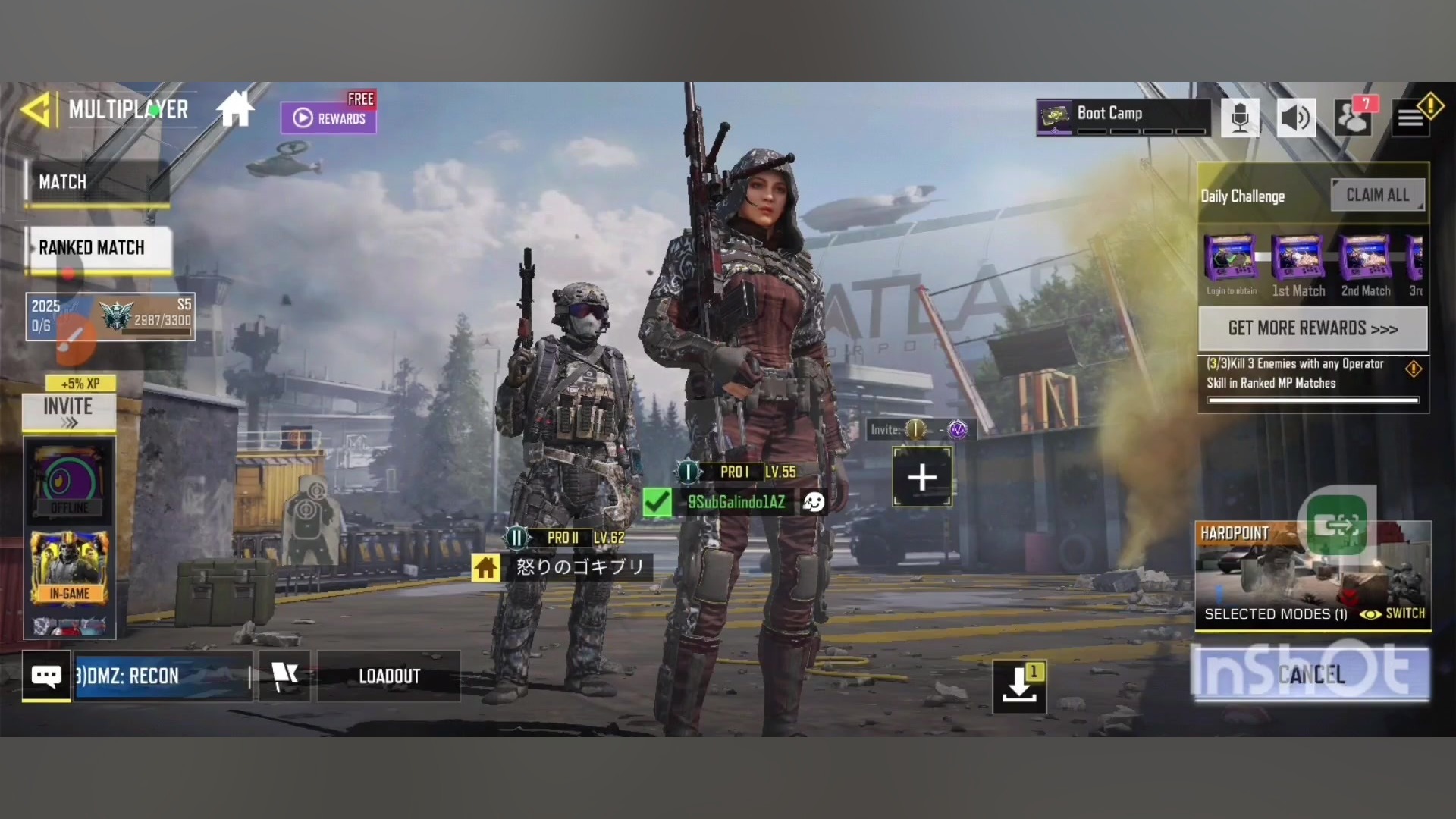Switch the selected Hardpoint mode

1394,613
